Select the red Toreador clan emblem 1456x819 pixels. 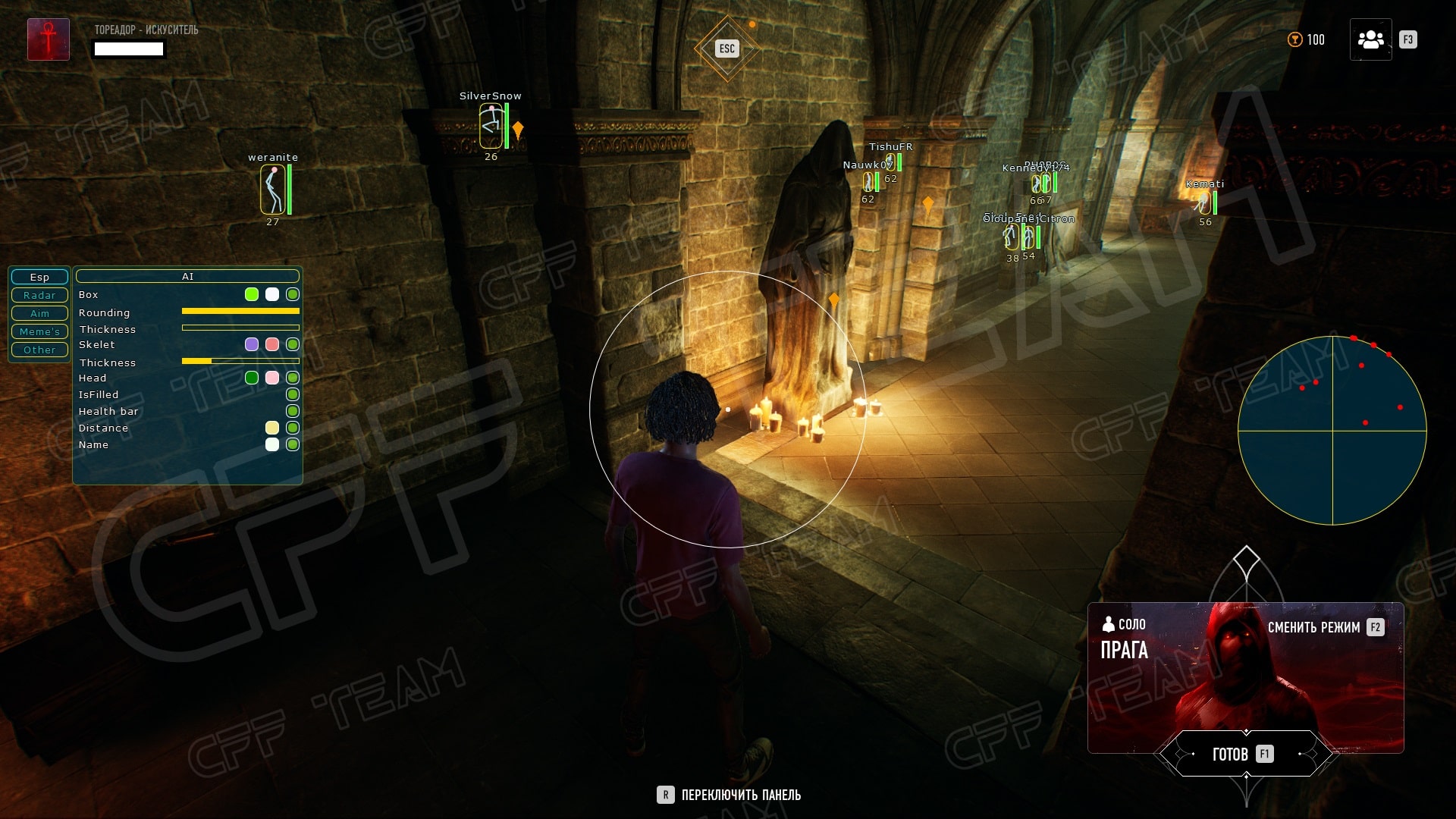(49, 39)
